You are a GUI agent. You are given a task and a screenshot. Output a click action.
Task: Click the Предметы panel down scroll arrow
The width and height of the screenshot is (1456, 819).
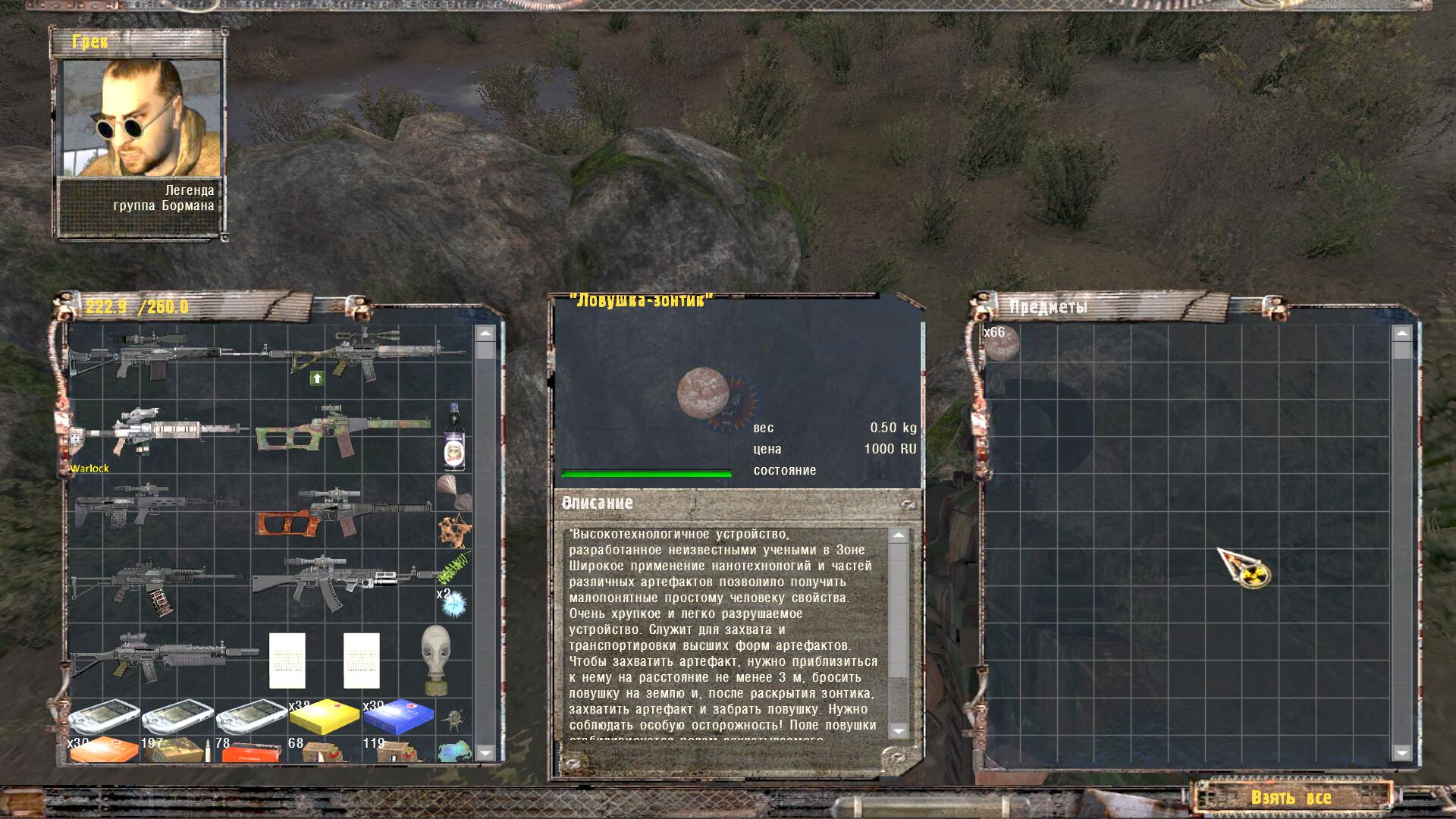(1401, 752)
